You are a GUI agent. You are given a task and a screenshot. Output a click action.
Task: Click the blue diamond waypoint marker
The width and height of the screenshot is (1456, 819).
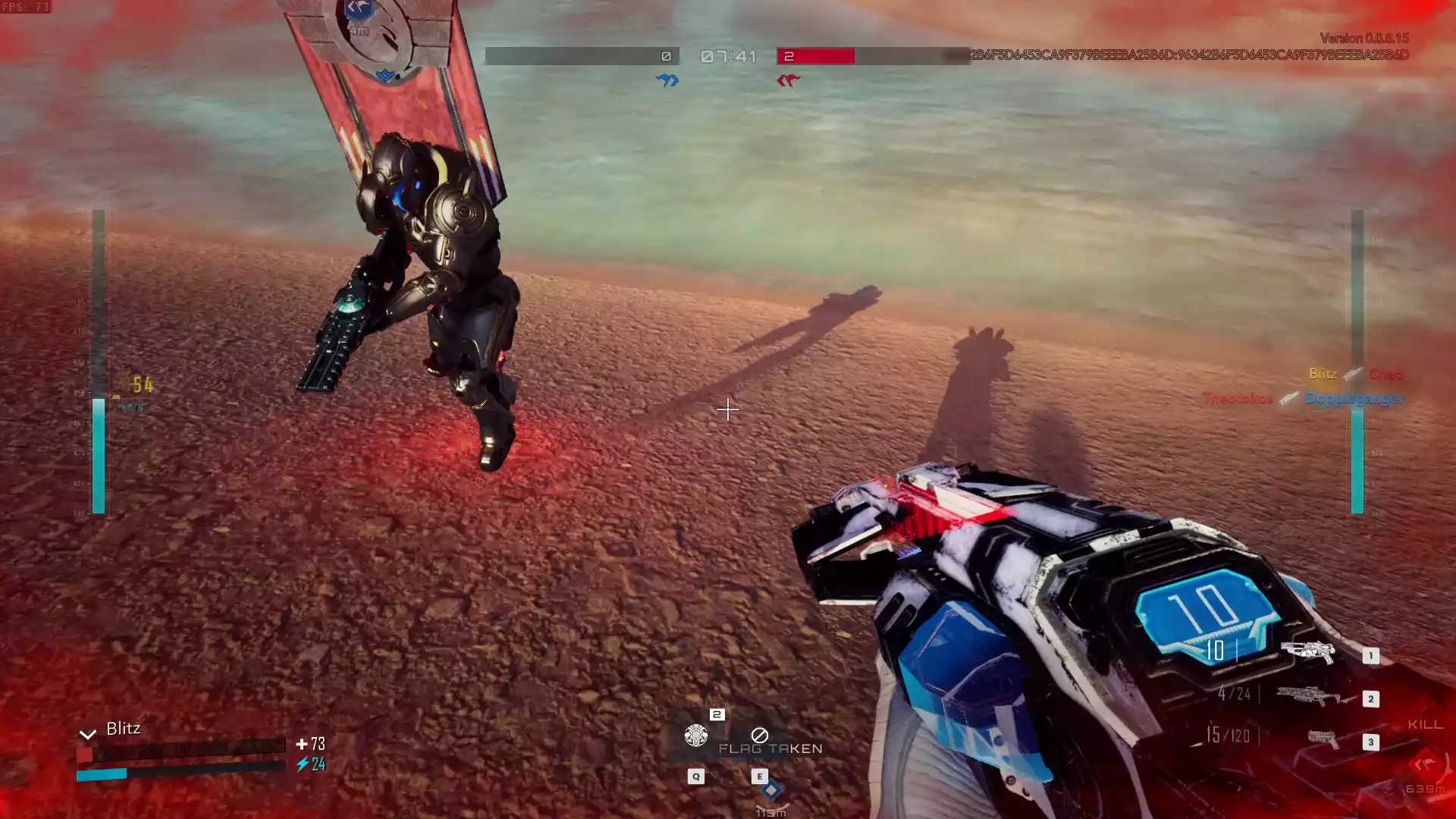(771, 790)
